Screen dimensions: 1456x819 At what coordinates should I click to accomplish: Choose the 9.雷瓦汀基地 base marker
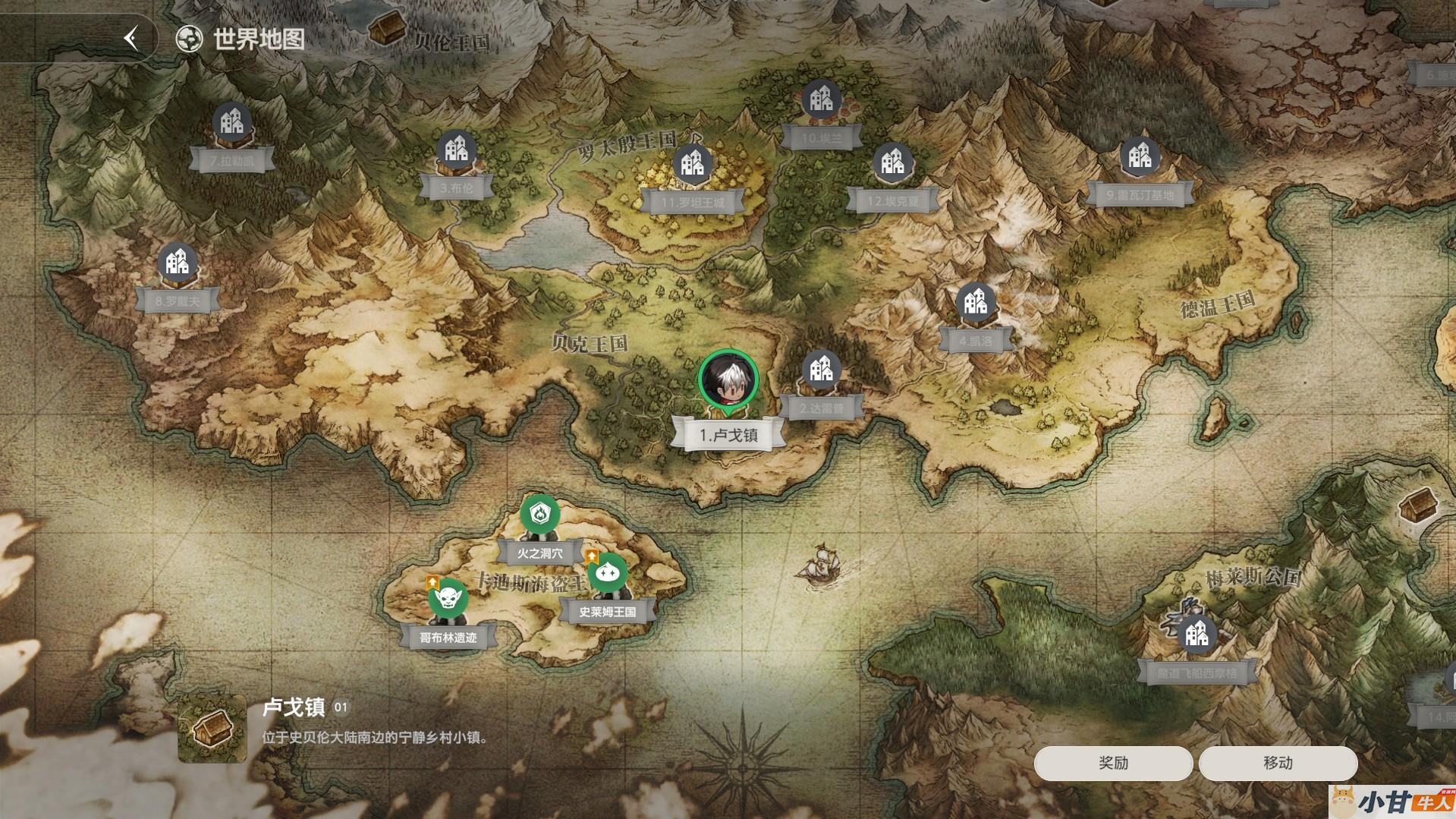(1140, 156)
